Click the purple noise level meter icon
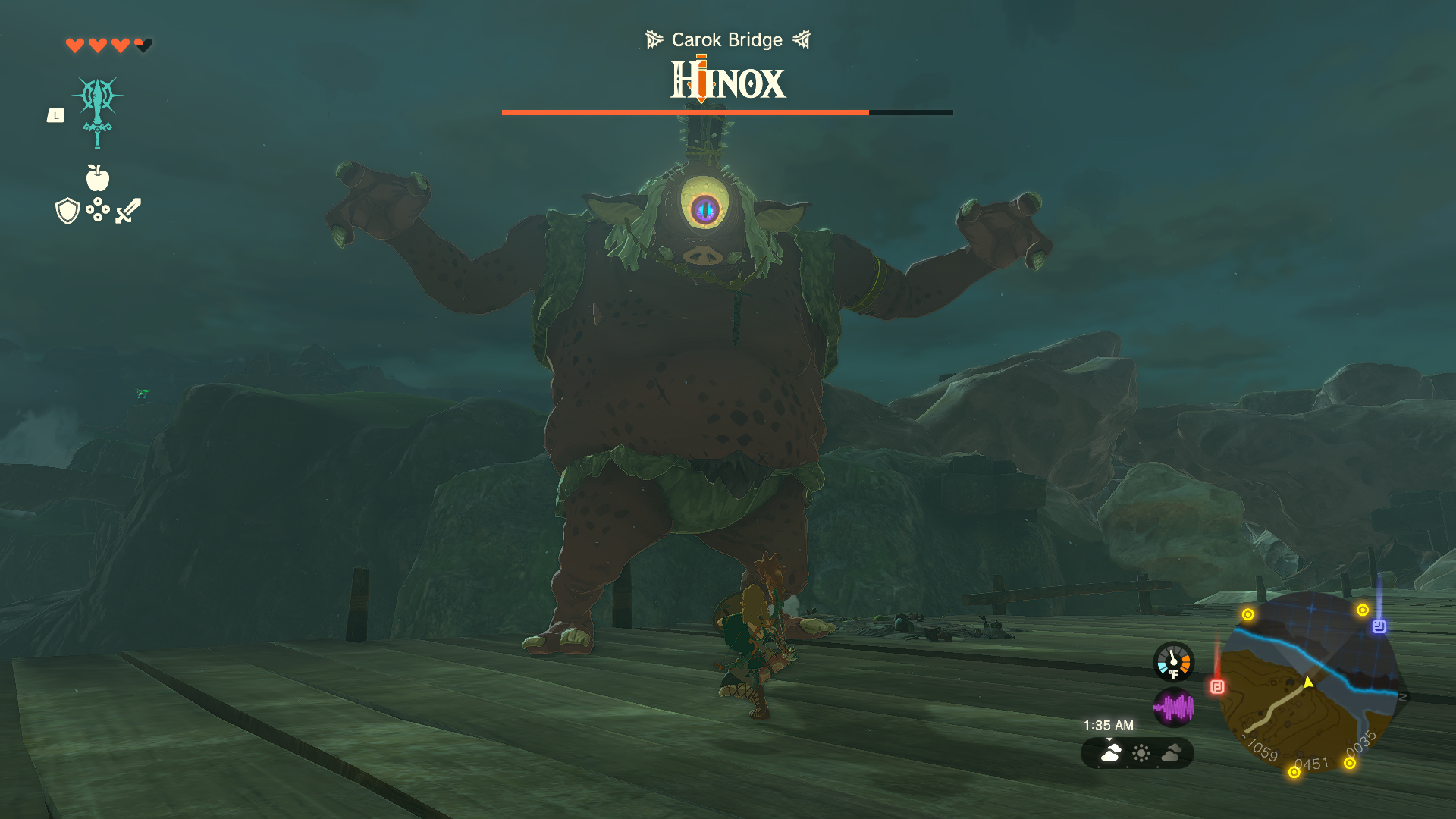 (1174, 706)
